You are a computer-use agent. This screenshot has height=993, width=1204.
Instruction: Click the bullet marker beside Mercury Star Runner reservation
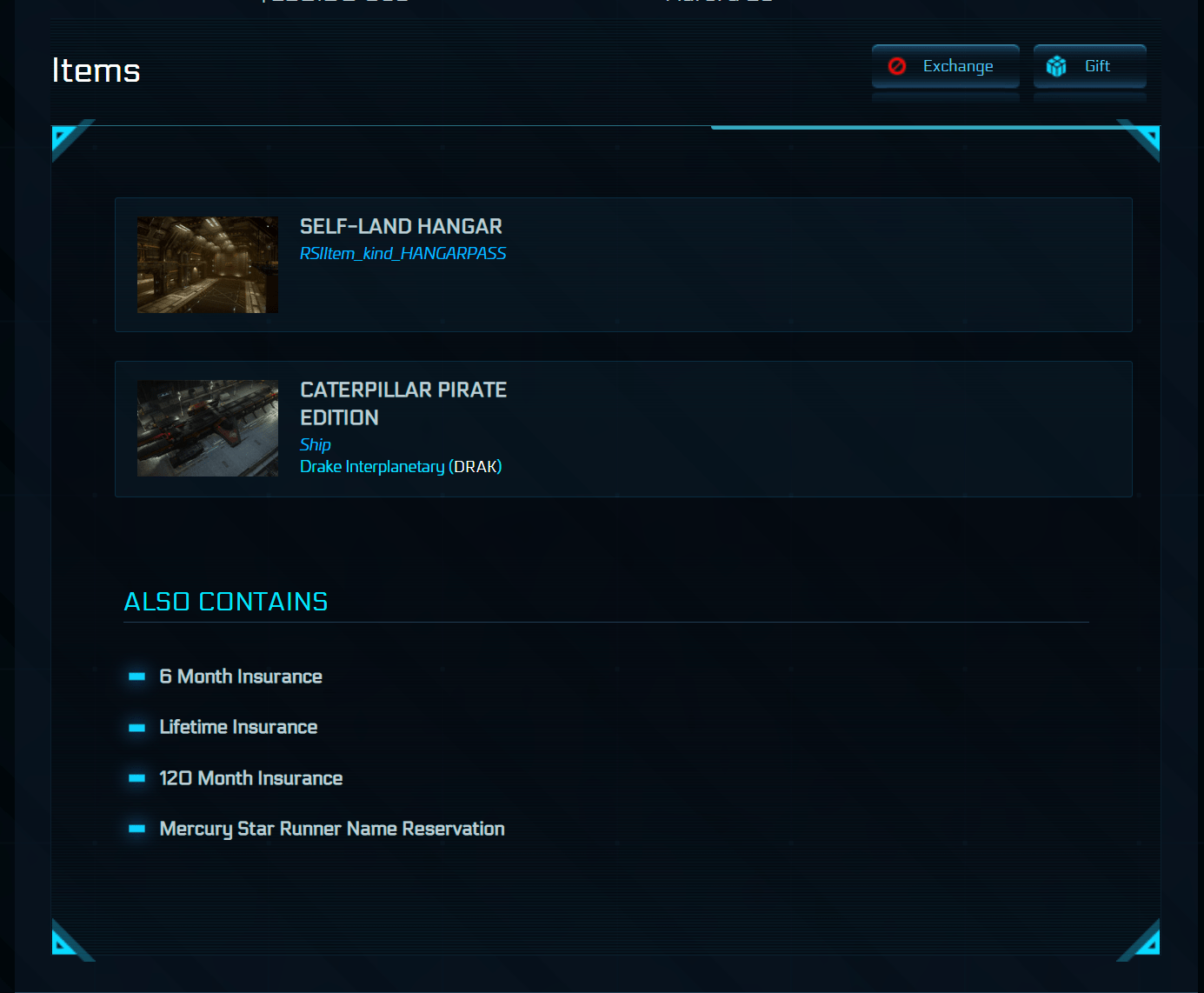tap(137, 830)
